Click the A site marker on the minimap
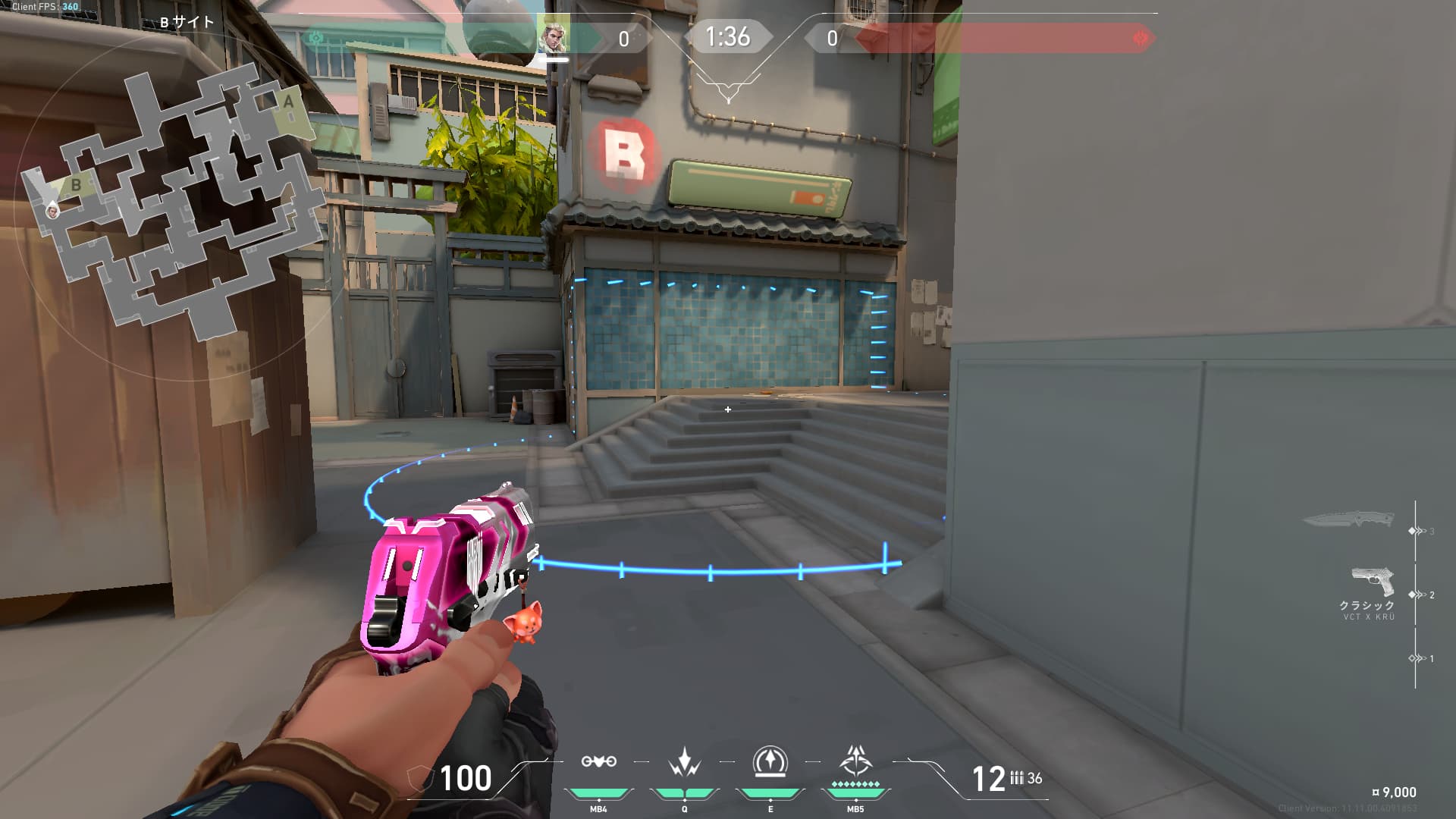The height and width of the screenshot is (819, 1456). [x=288, y=102]
